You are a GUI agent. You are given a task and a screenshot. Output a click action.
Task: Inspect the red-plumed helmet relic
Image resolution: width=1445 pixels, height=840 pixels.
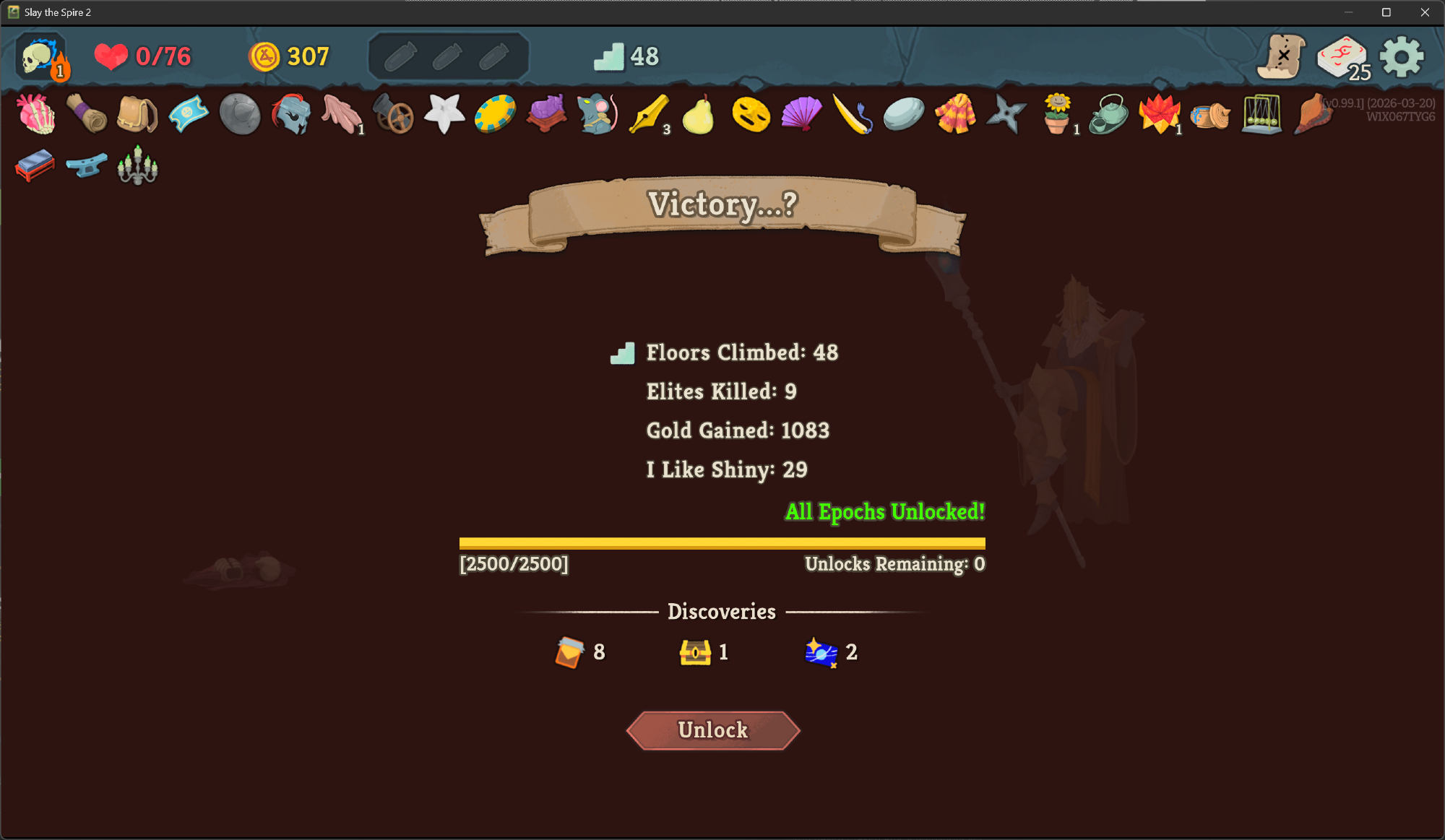pos(291,114)
